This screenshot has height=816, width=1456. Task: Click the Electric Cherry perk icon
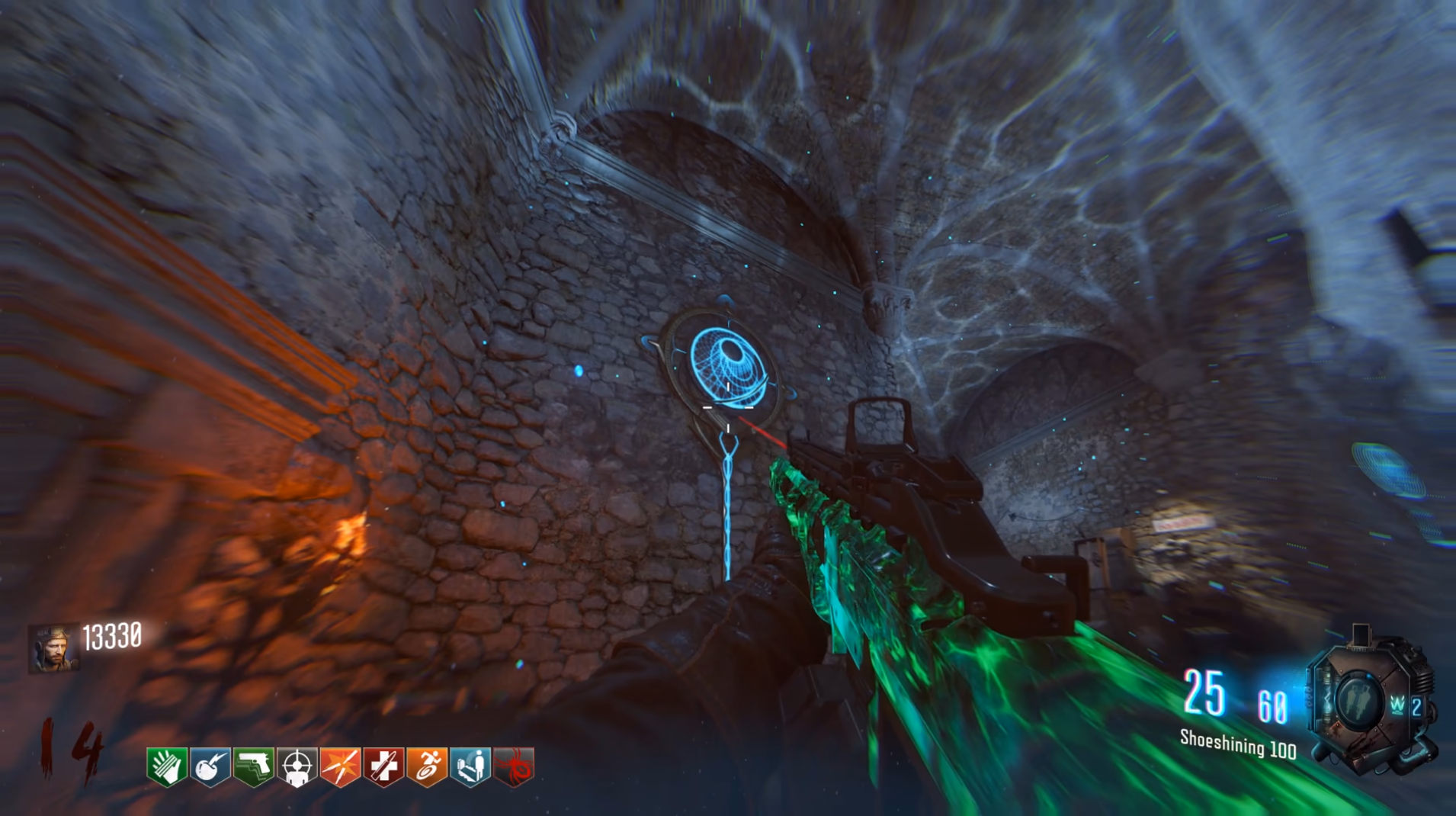[210, 766]
